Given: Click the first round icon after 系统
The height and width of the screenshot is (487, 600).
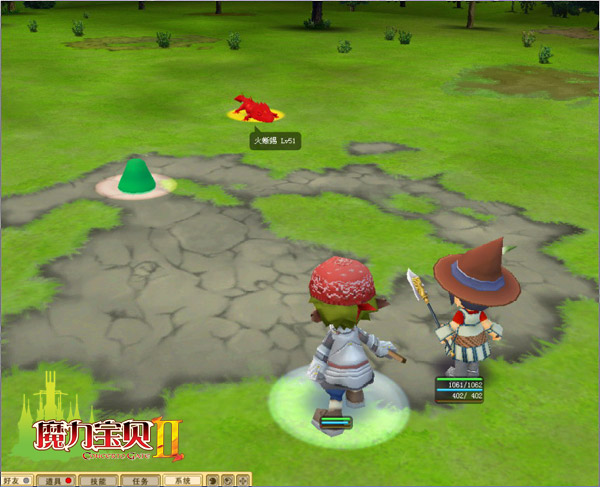Looking at the screenshot, I should coord(212,481).
